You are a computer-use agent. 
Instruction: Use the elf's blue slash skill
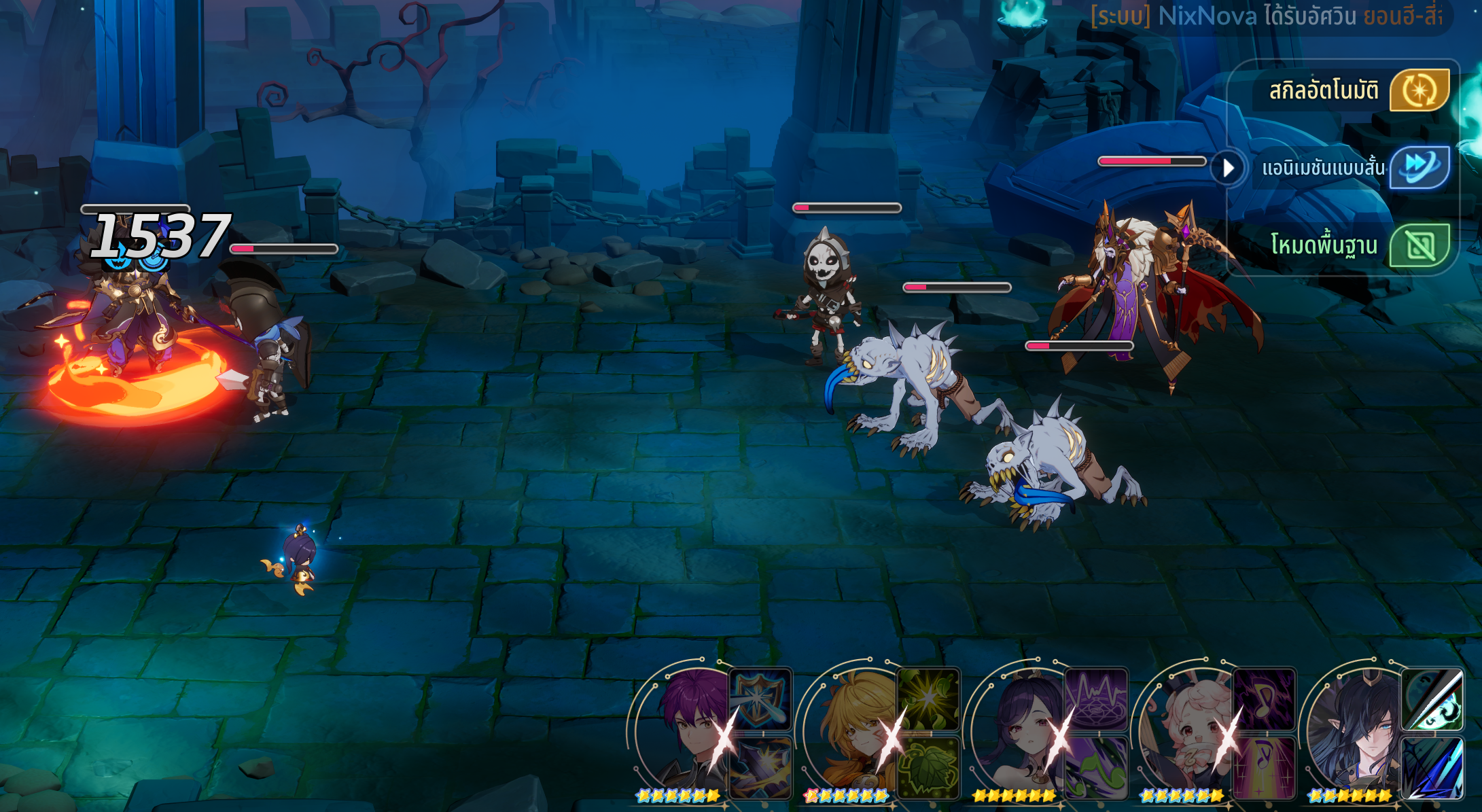point(1432,768)
